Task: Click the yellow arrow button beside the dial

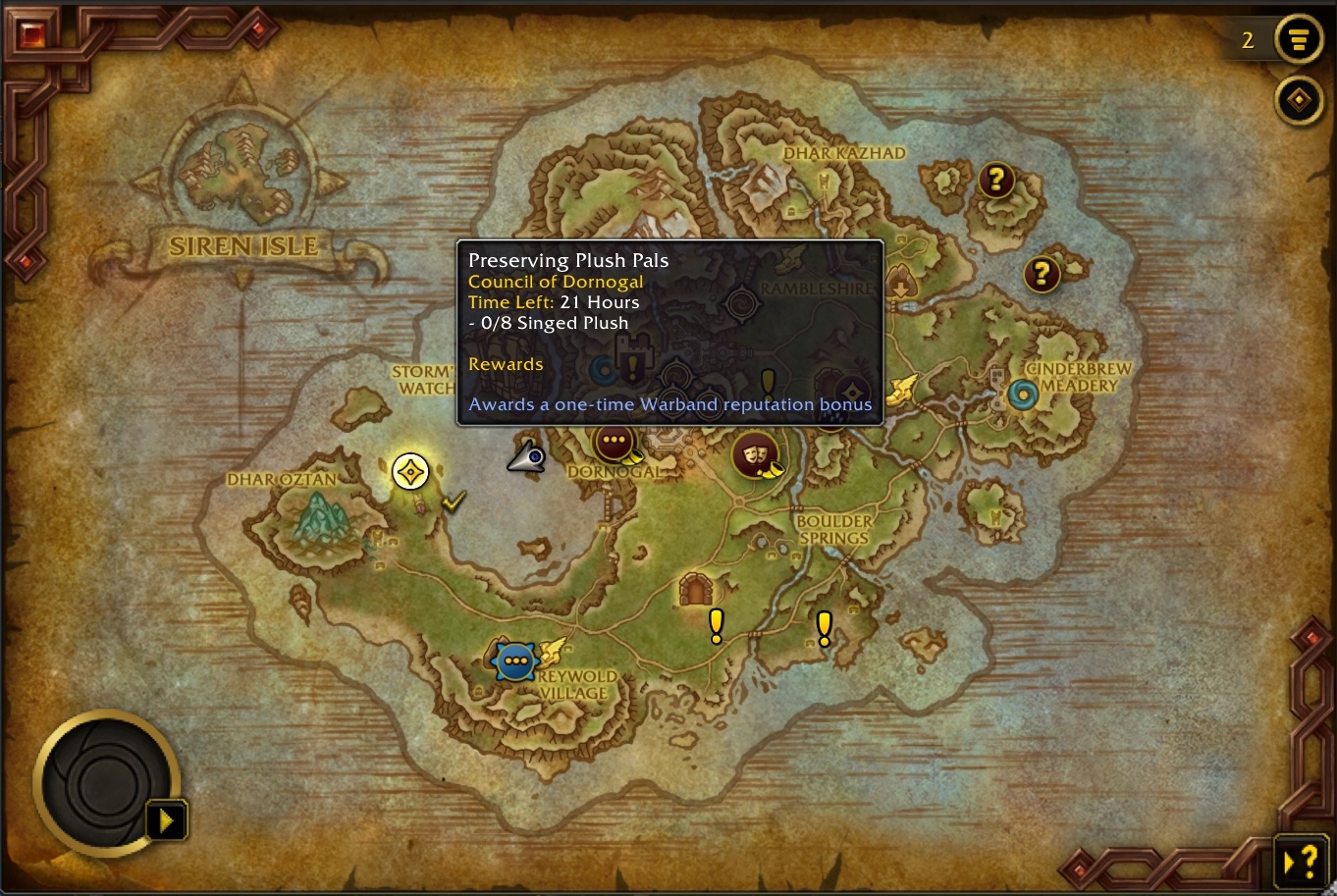Action: point(166,820)
